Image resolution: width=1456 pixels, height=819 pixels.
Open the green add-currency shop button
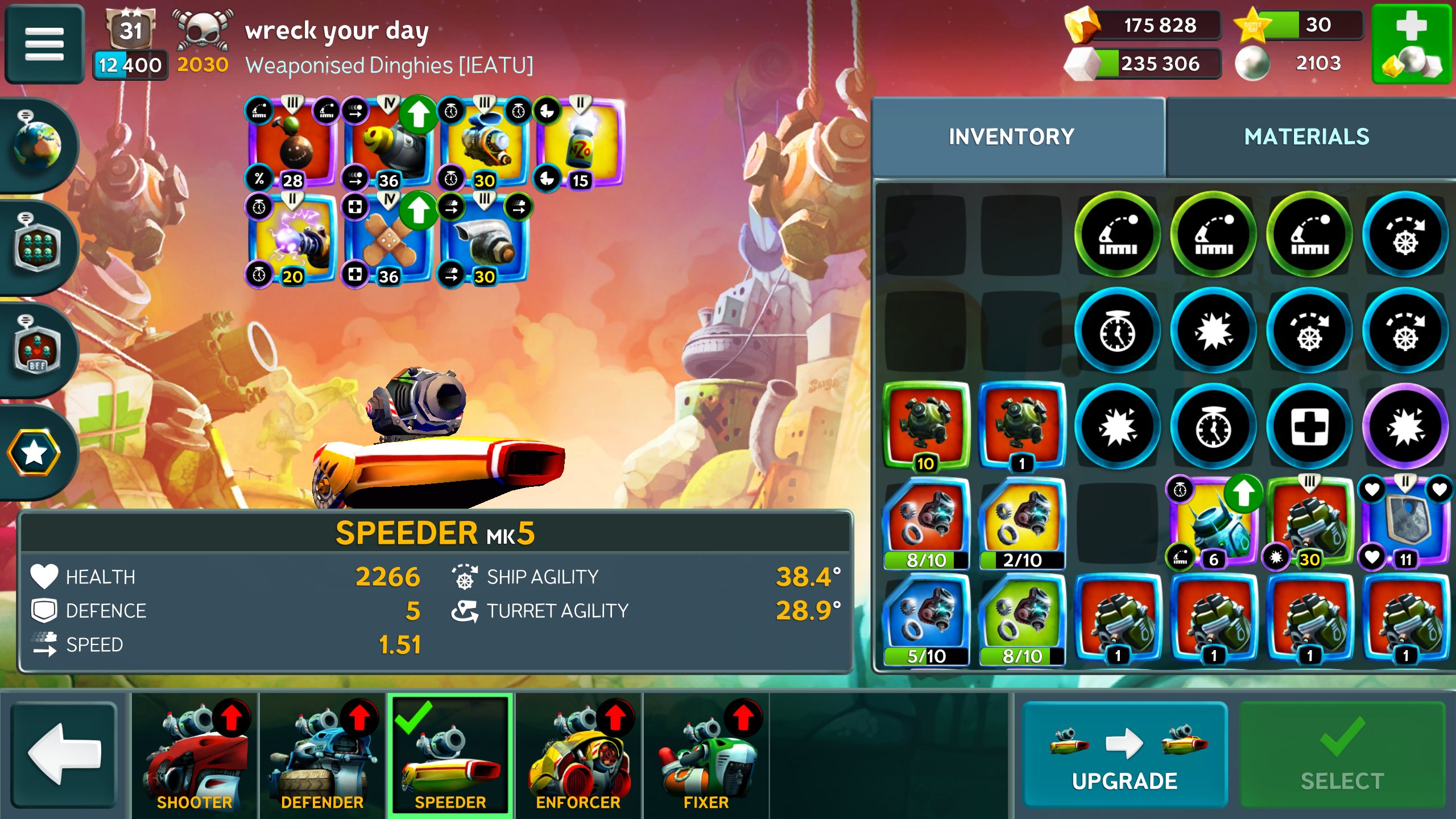click(1412, 44)
